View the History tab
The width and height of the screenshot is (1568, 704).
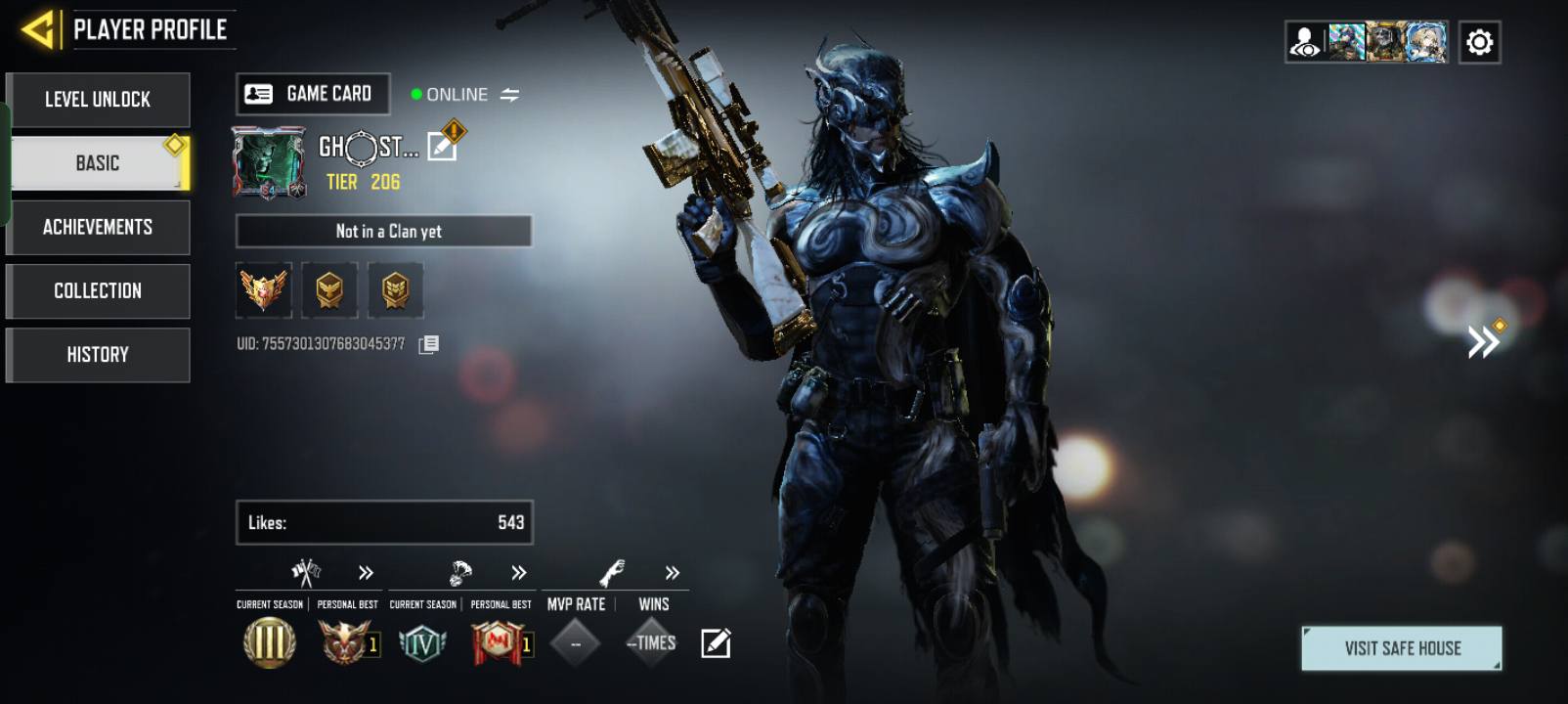point(98,354)
